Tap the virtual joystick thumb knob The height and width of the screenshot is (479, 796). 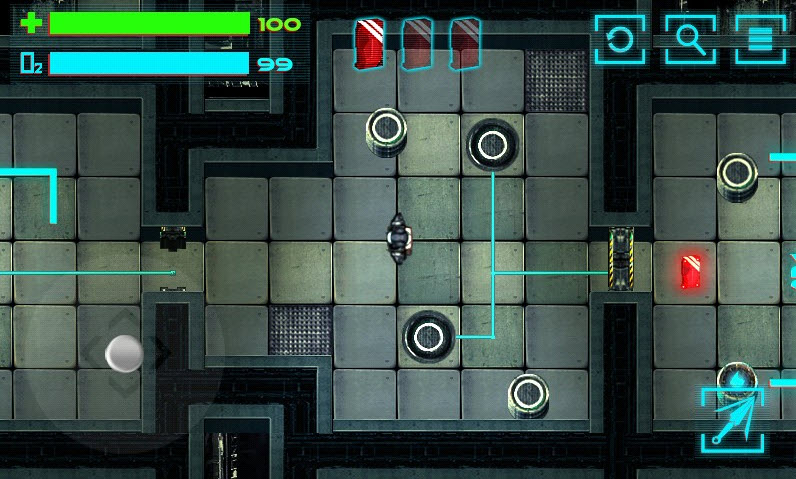tap(125, 352)
